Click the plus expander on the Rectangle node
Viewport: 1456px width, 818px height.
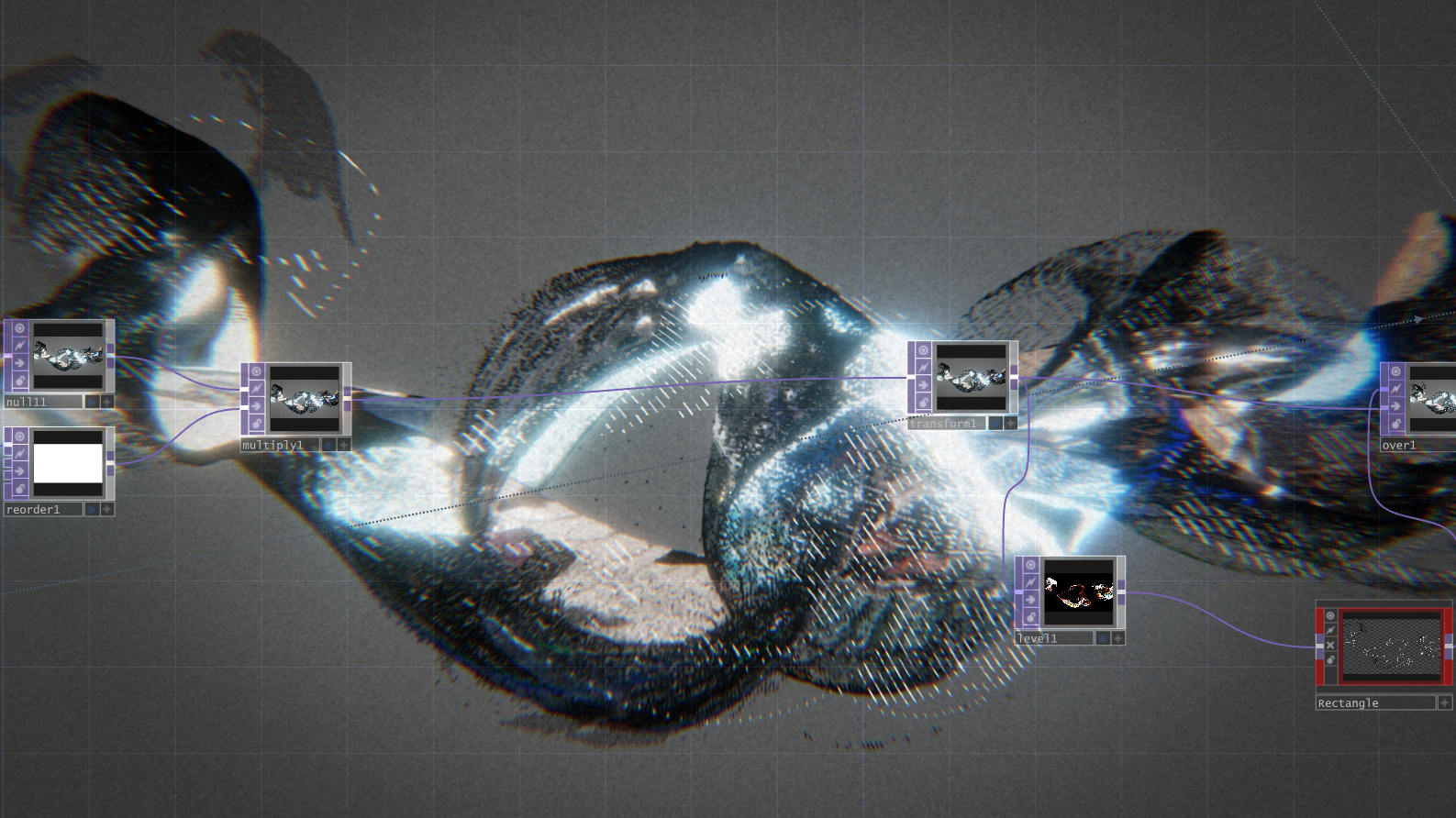[x=1444, y=702]
